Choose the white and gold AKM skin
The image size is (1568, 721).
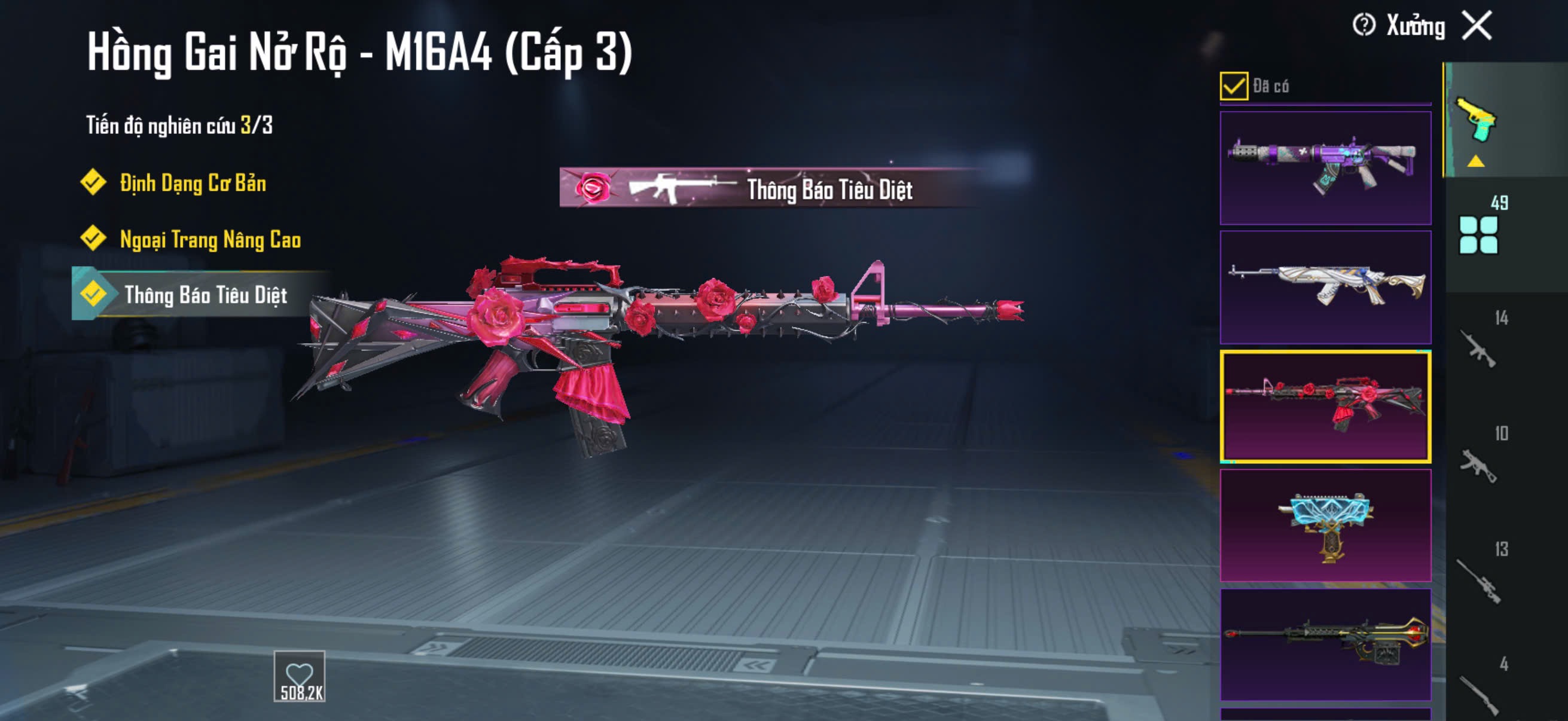pos(1325,286)
